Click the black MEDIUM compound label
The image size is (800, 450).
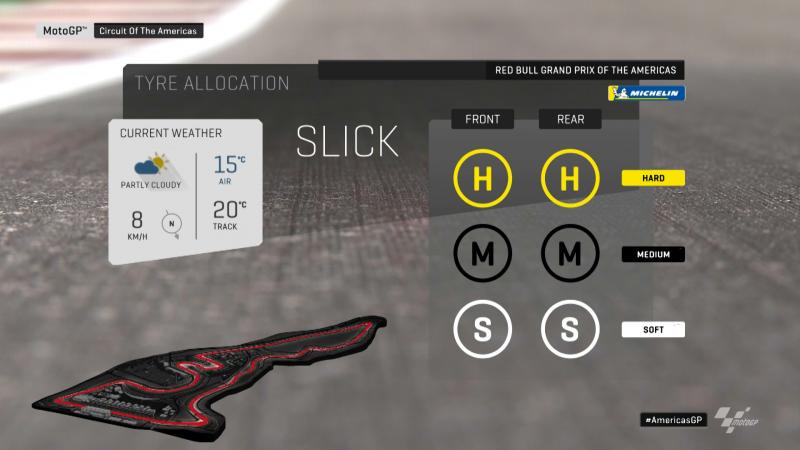pos(652,254)
